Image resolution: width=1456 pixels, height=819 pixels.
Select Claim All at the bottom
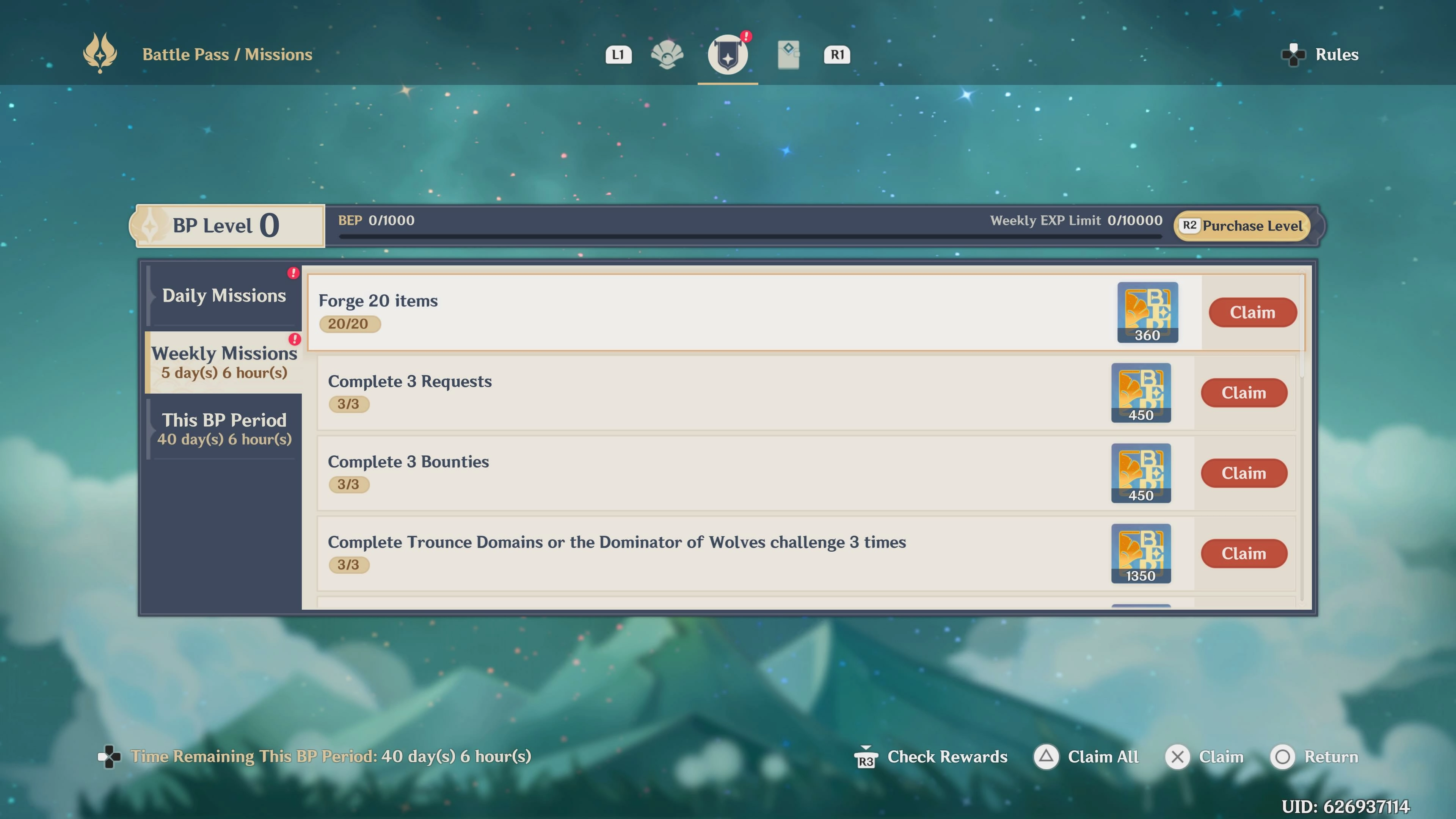[1086, 757]
